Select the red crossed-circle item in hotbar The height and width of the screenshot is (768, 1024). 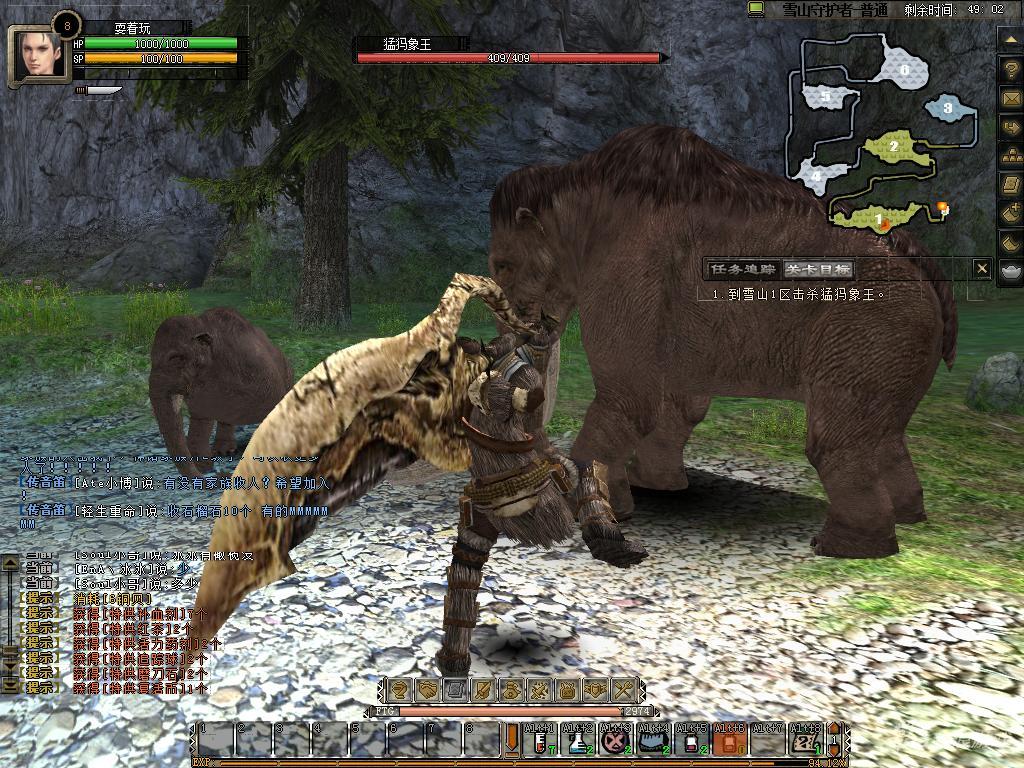point(616,741)
